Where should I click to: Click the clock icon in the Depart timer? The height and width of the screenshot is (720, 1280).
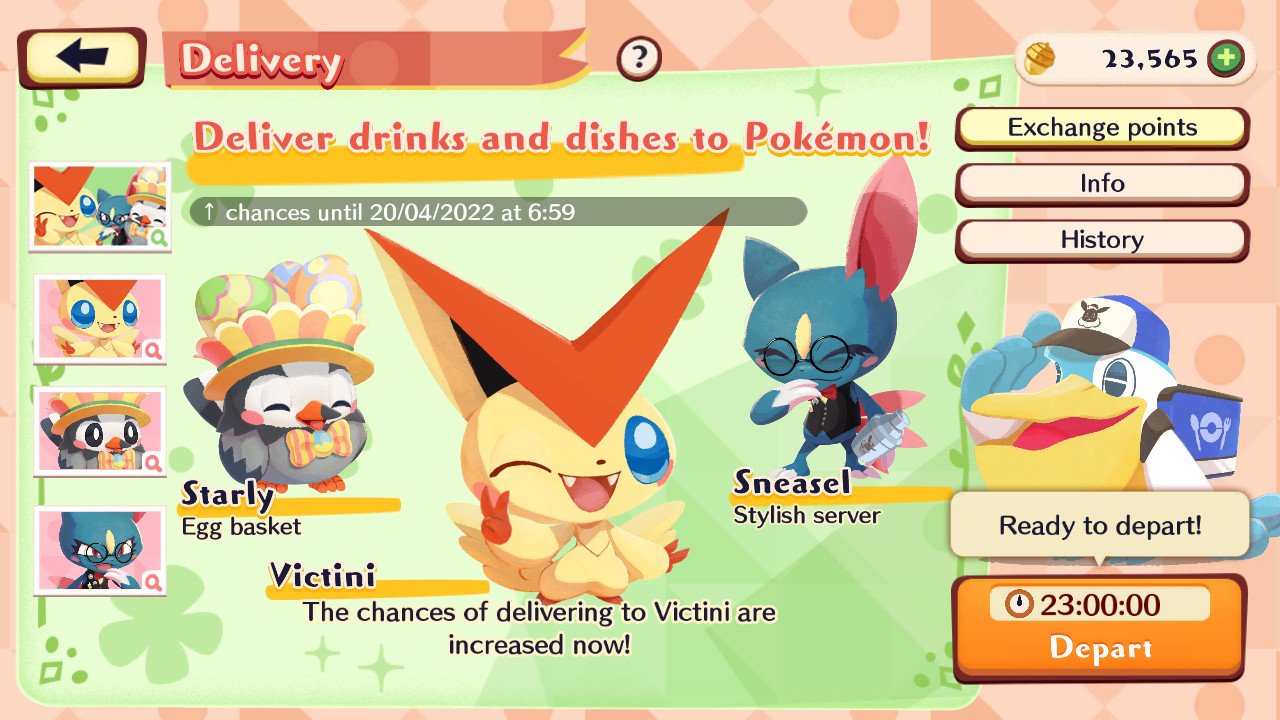pos(1022,604)
